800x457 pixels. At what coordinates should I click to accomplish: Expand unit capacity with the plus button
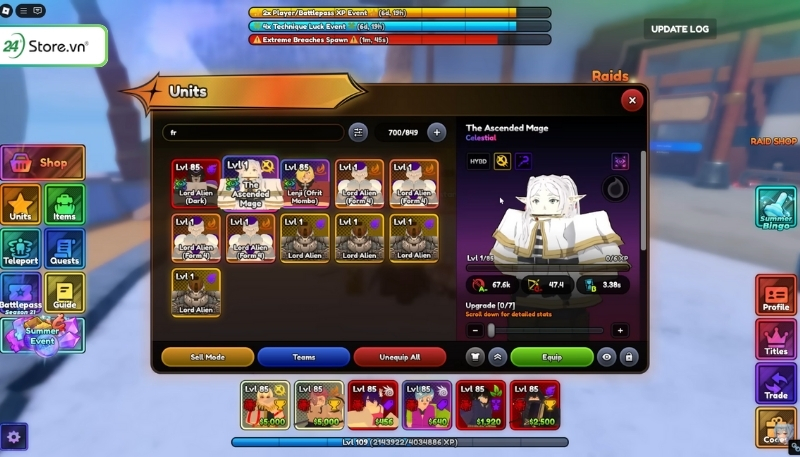pos(437,132)
